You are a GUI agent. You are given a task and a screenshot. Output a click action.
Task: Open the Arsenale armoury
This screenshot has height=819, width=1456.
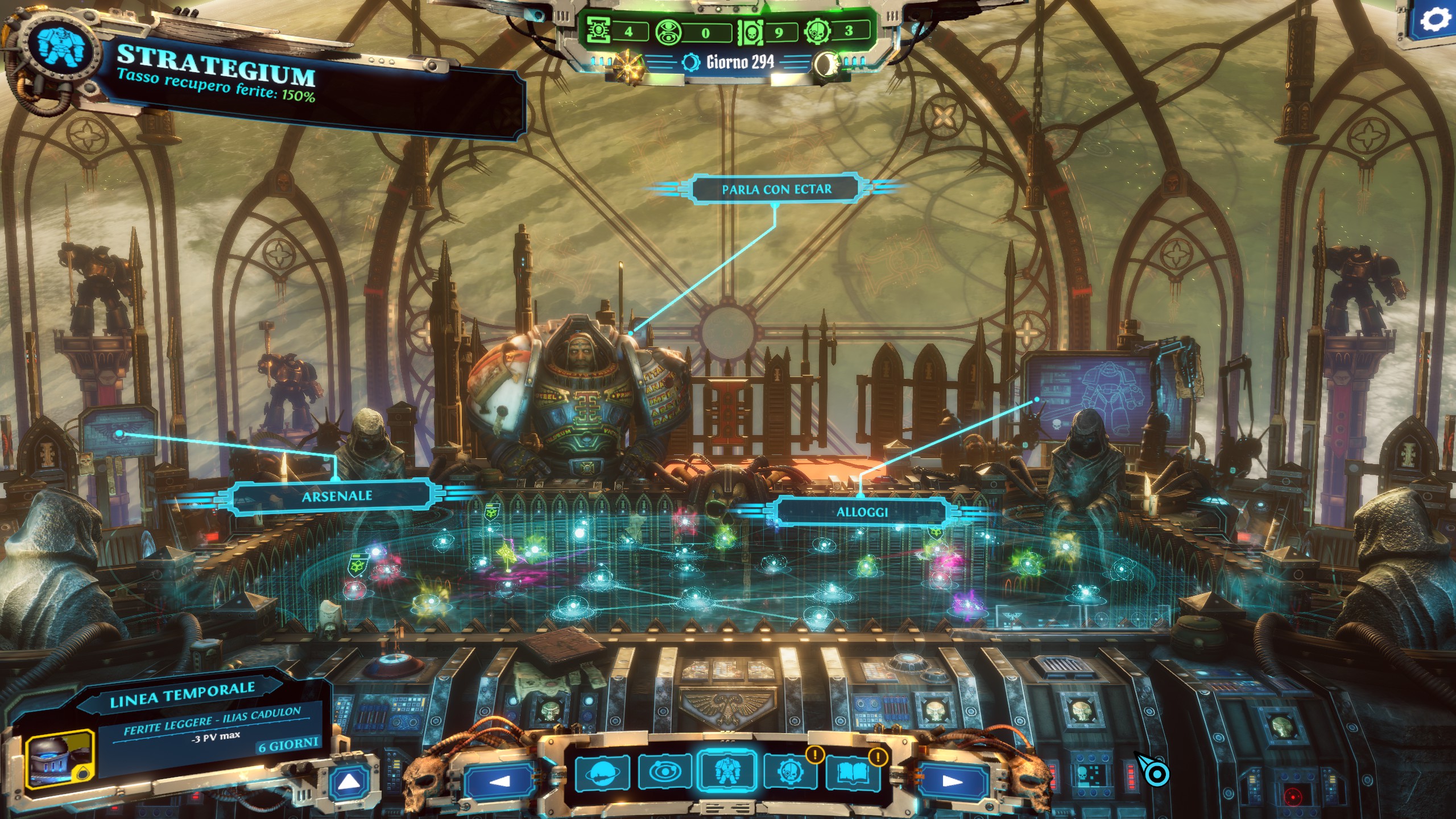337,497
